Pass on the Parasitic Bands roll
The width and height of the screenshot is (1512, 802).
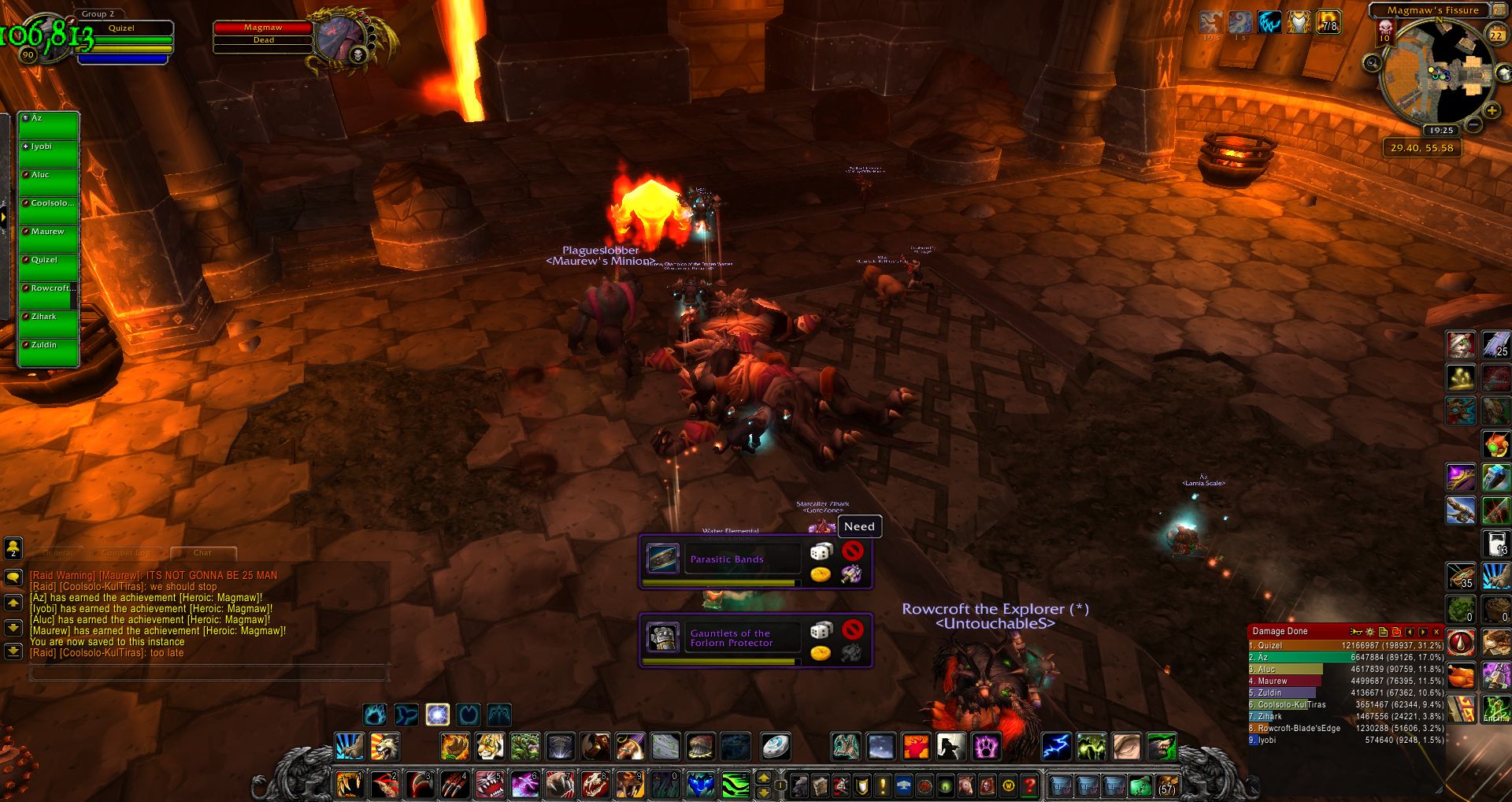tap(852, 551)
